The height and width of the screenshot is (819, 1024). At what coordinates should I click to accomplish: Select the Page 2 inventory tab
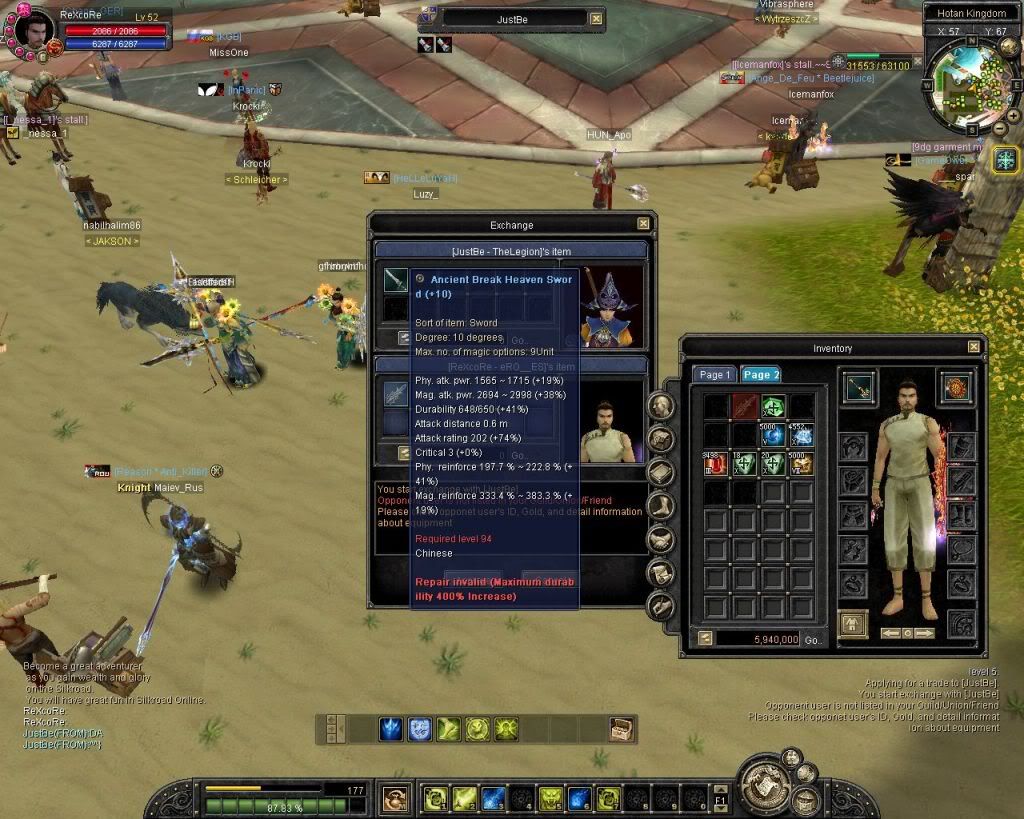(761, 375)
